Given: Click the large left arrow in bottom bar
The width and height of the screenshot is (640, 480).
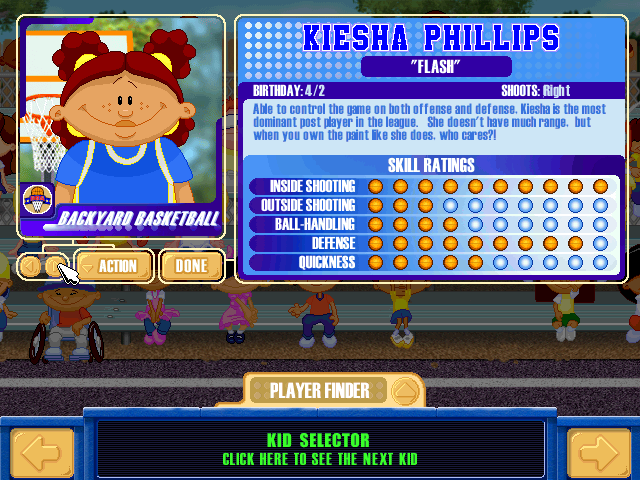Looking at the screenshot, I should pyautogui.click(x=42, y=453).
